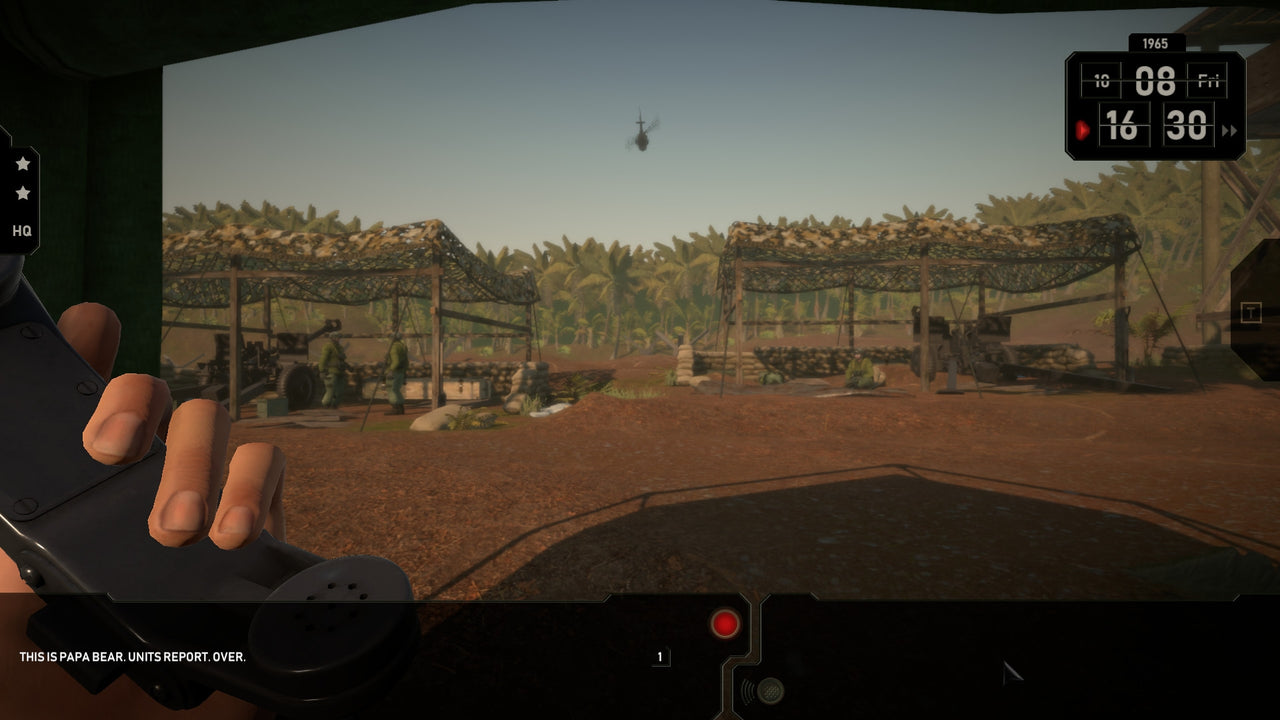This screenshot has height=720, width=1280.
Task: Open the HQ panel from the sidebar
Action: click(22, 232)
